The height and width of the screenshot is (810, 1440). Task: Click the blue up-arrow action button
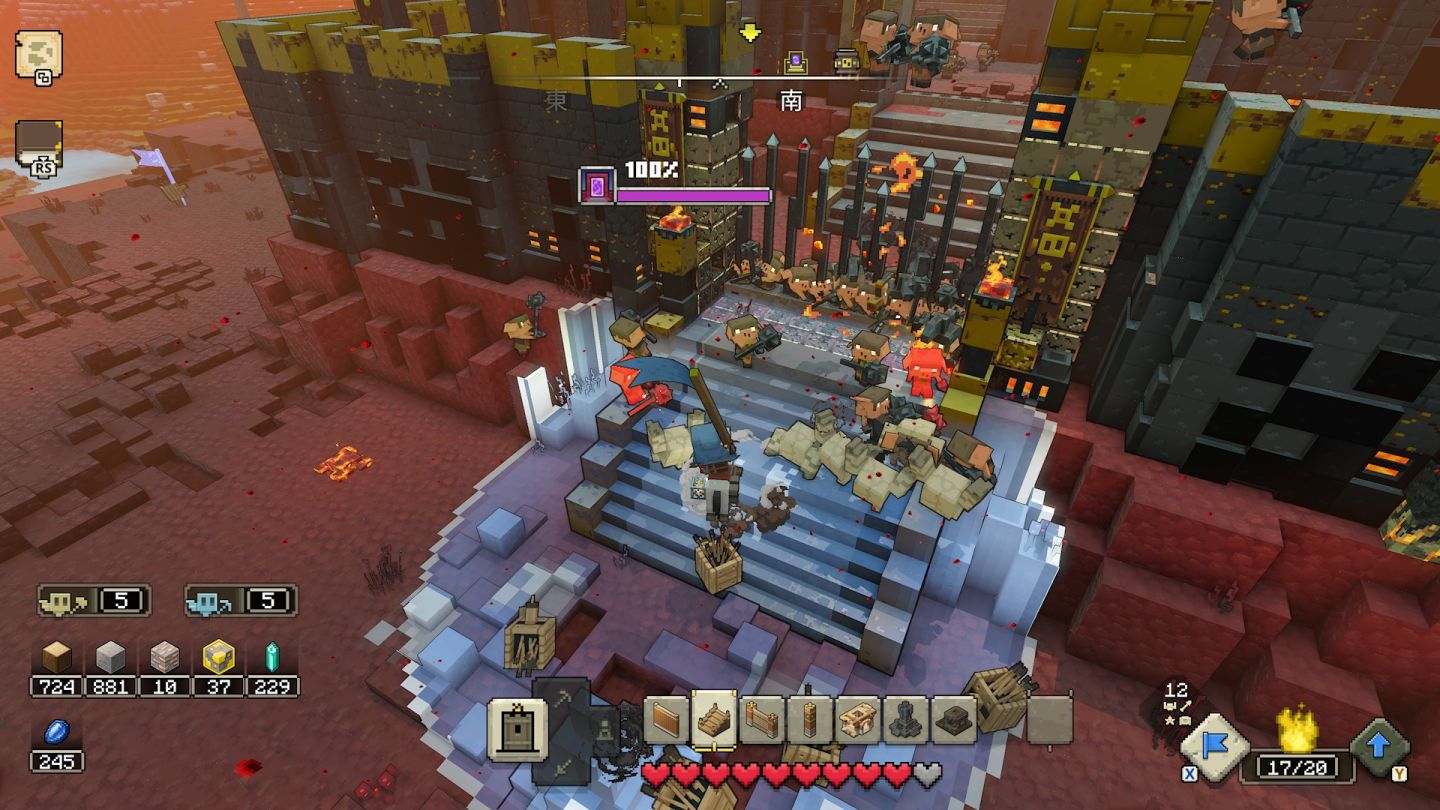1380,747
